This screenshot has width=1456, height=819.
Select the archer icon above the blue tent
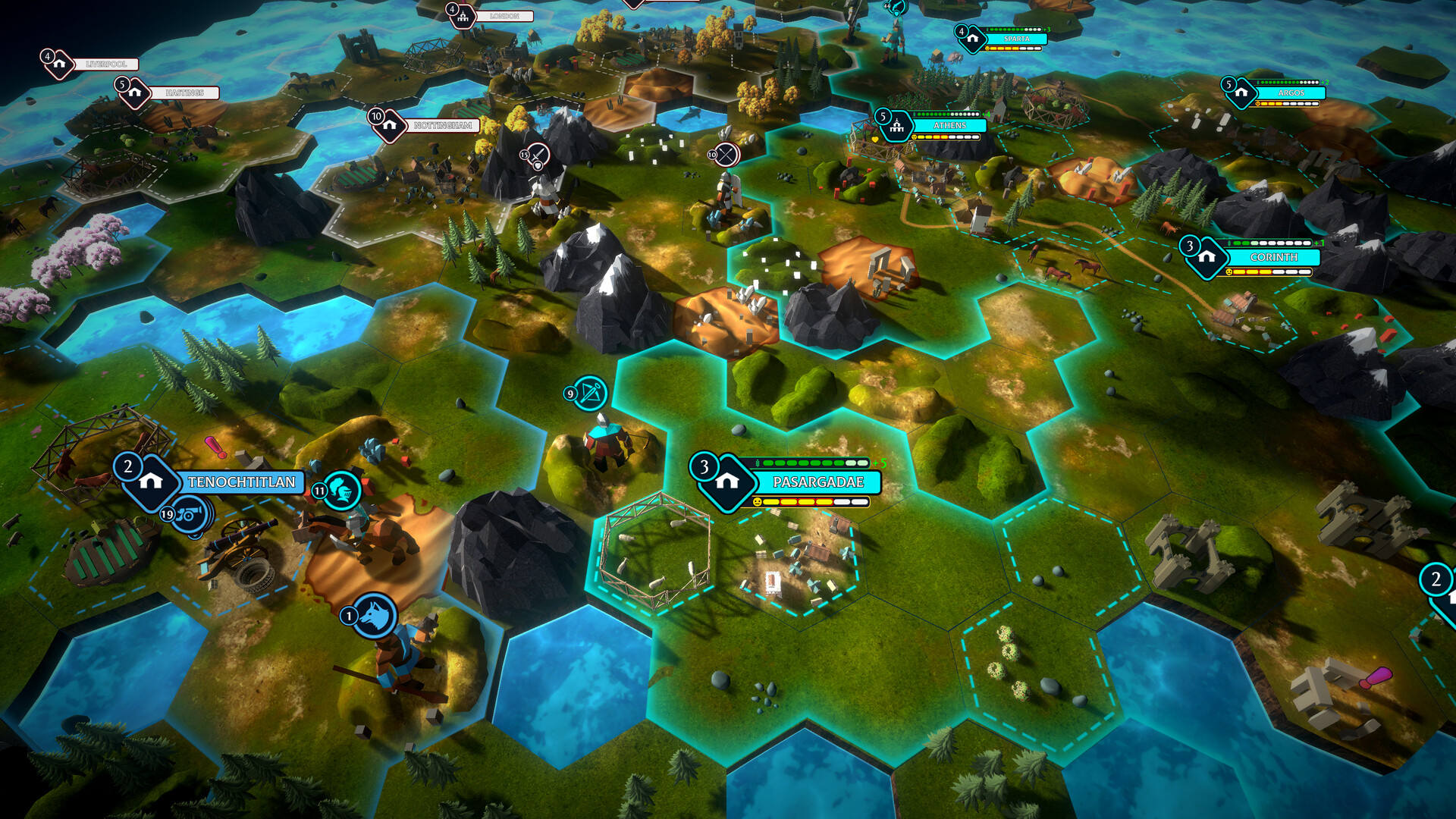pos(591,394)
